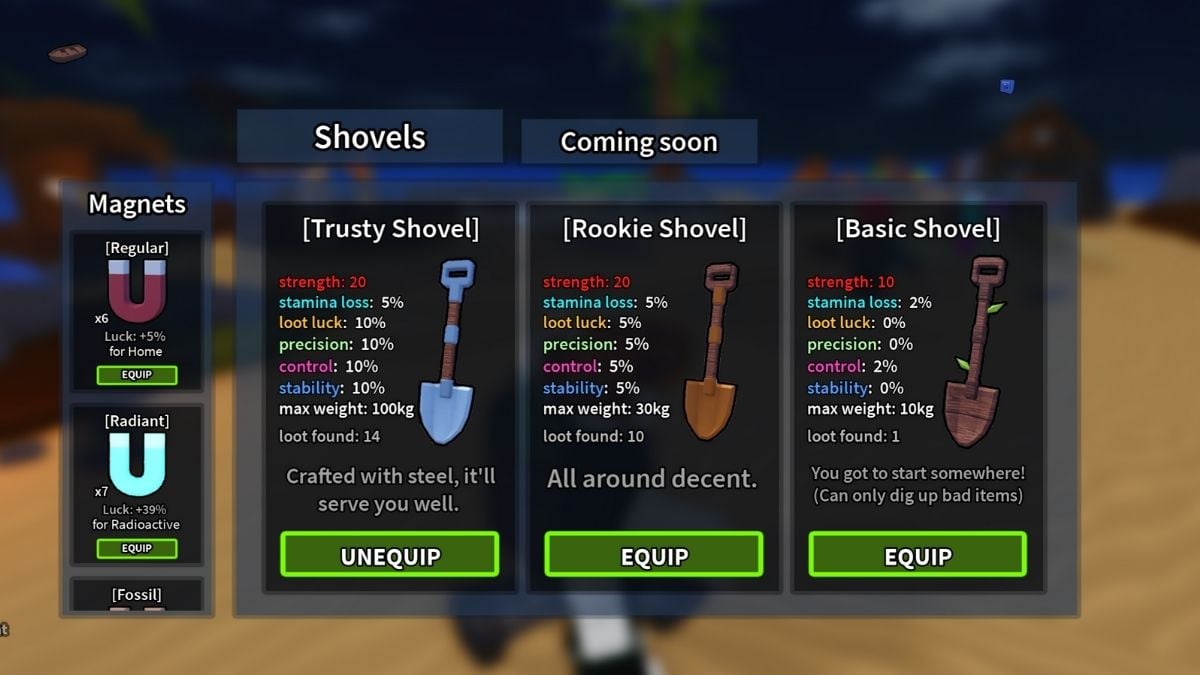Choose the Fossil magnet entry
Image resolution: width=1200 pixels, height=675 pixels.
click(x=137, y=595)
